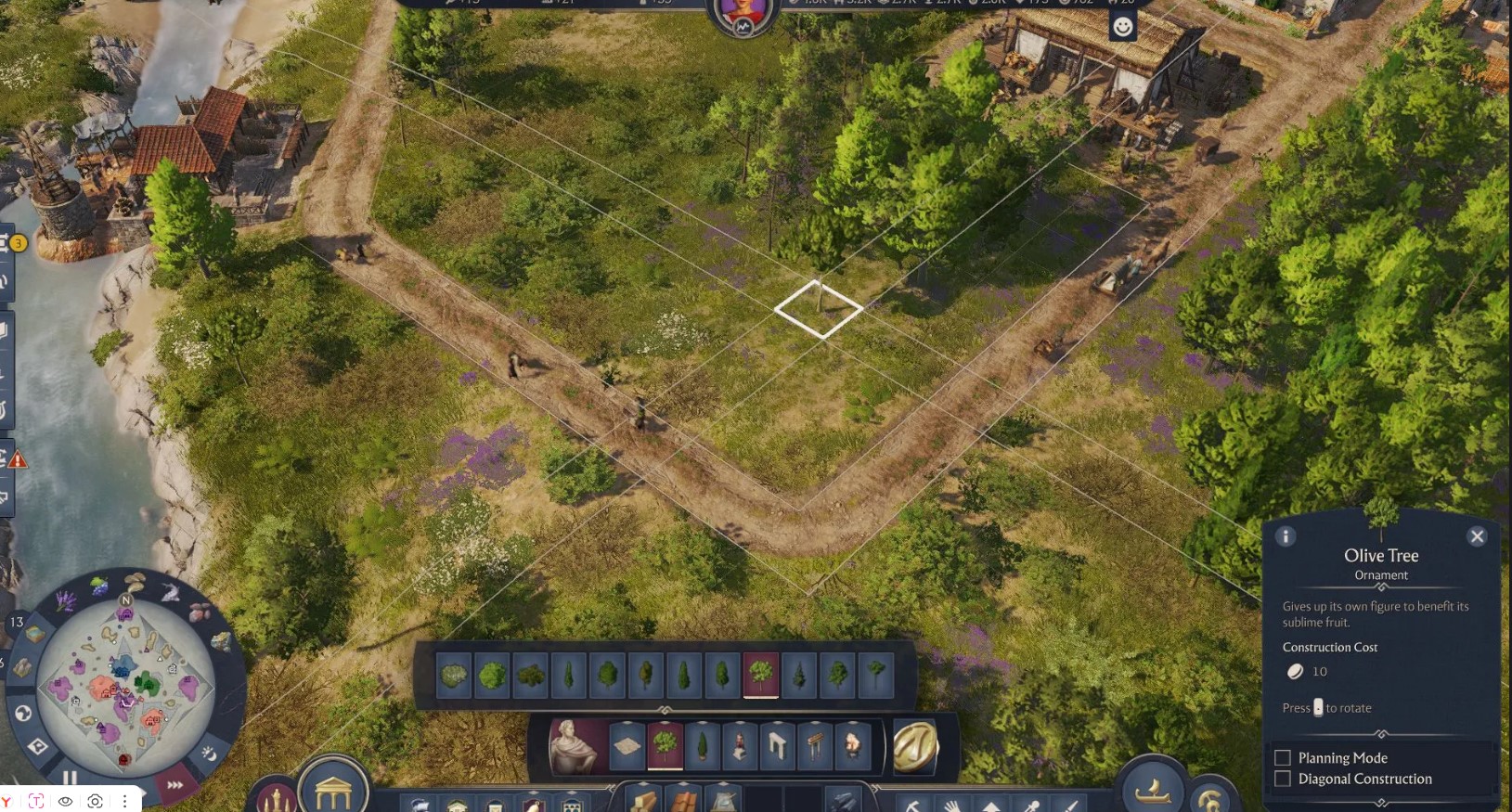Select the lavender resource icon on the minimap ring
Viewport: 1512px width, 812px height.
pyautogui.click(x=67, y=601)
